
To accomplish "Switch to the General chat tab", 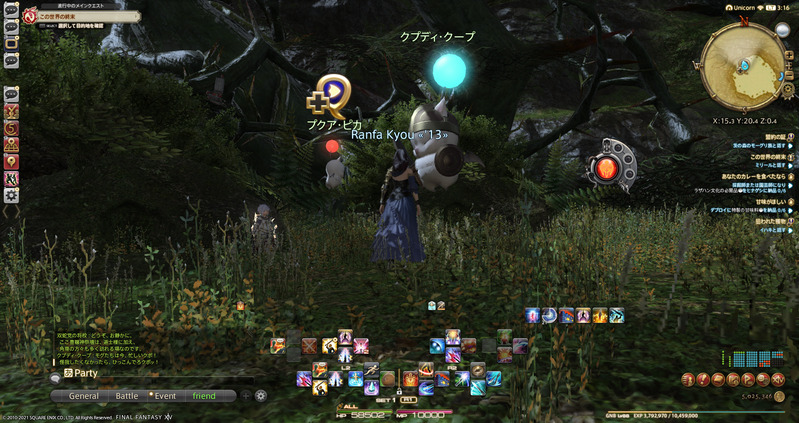I will tap(84, 395).
